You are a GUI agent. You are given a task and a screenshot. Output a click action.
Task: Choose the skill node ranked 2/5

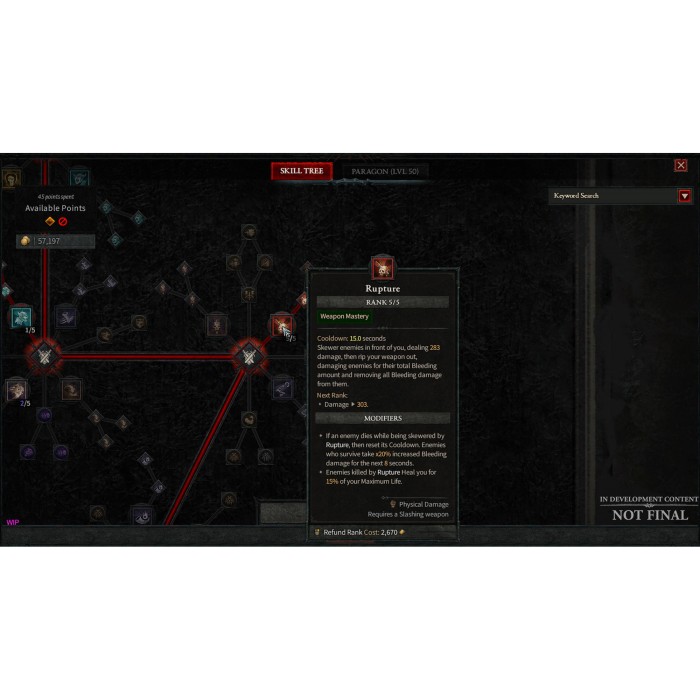pyautogui.click(x=16, y=390)
